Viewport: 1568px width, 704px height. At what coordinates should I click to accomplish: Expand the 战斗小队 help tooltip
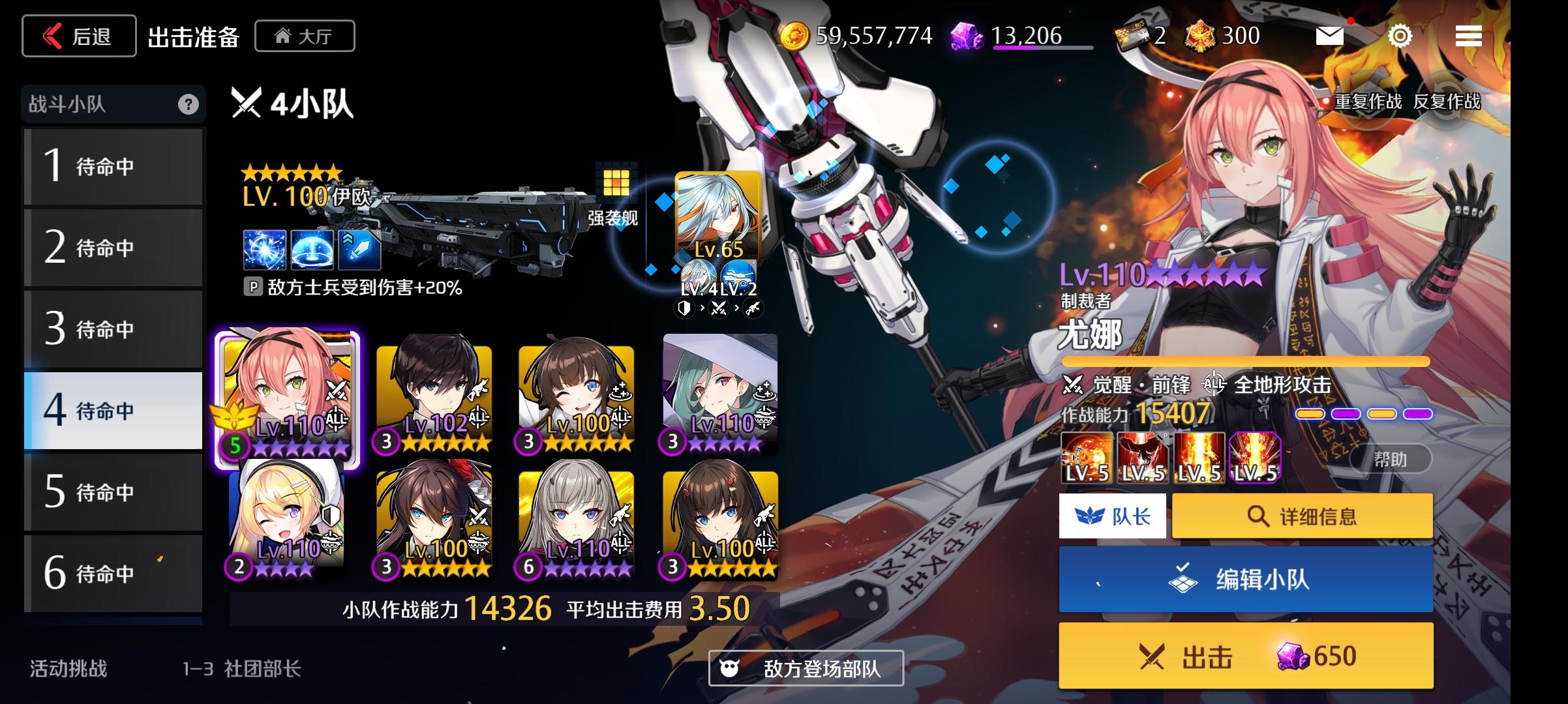click(x=189, y=104)
